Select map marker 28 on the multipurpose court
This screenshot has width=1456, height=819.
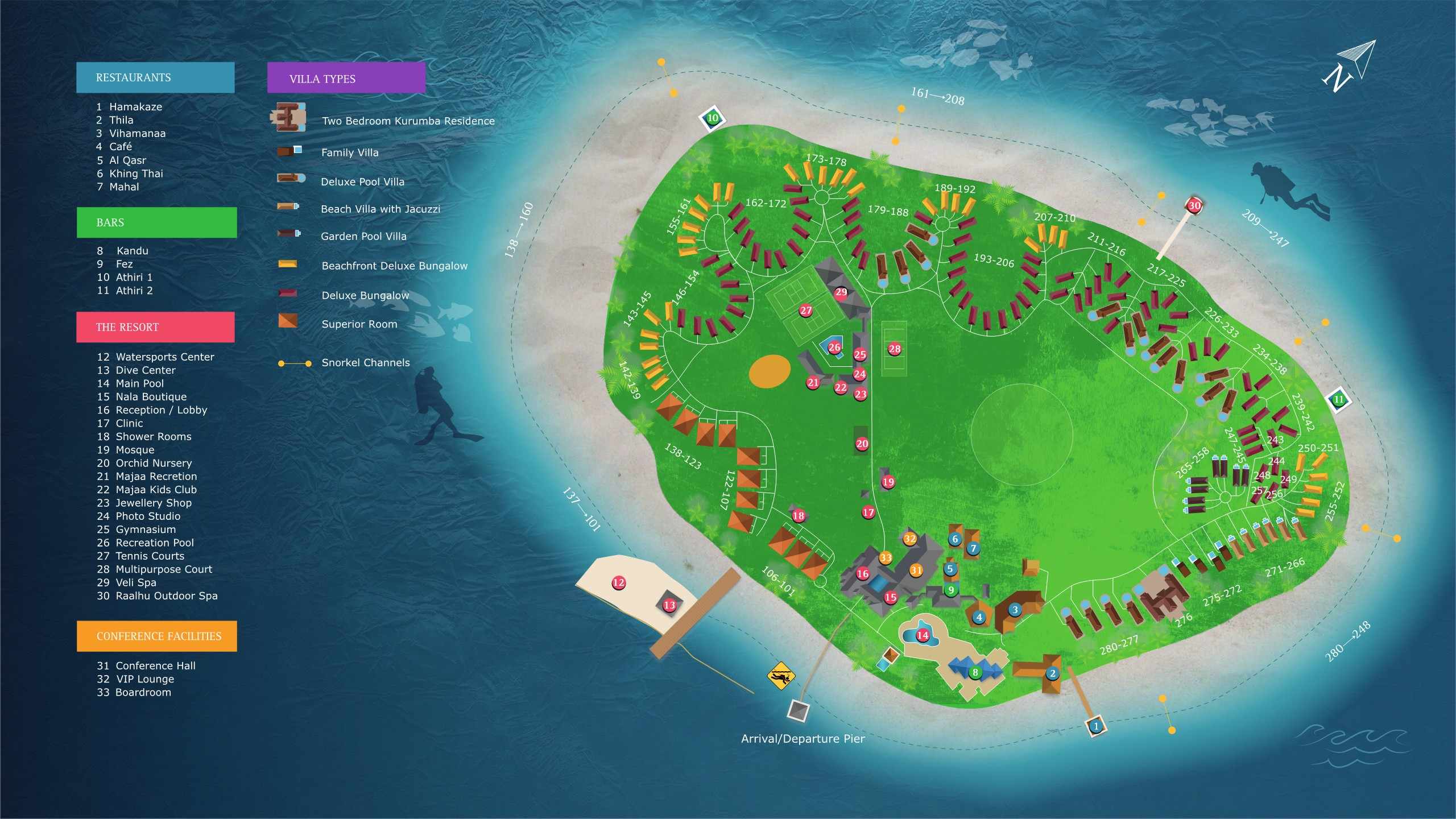(x=894, y=349)
